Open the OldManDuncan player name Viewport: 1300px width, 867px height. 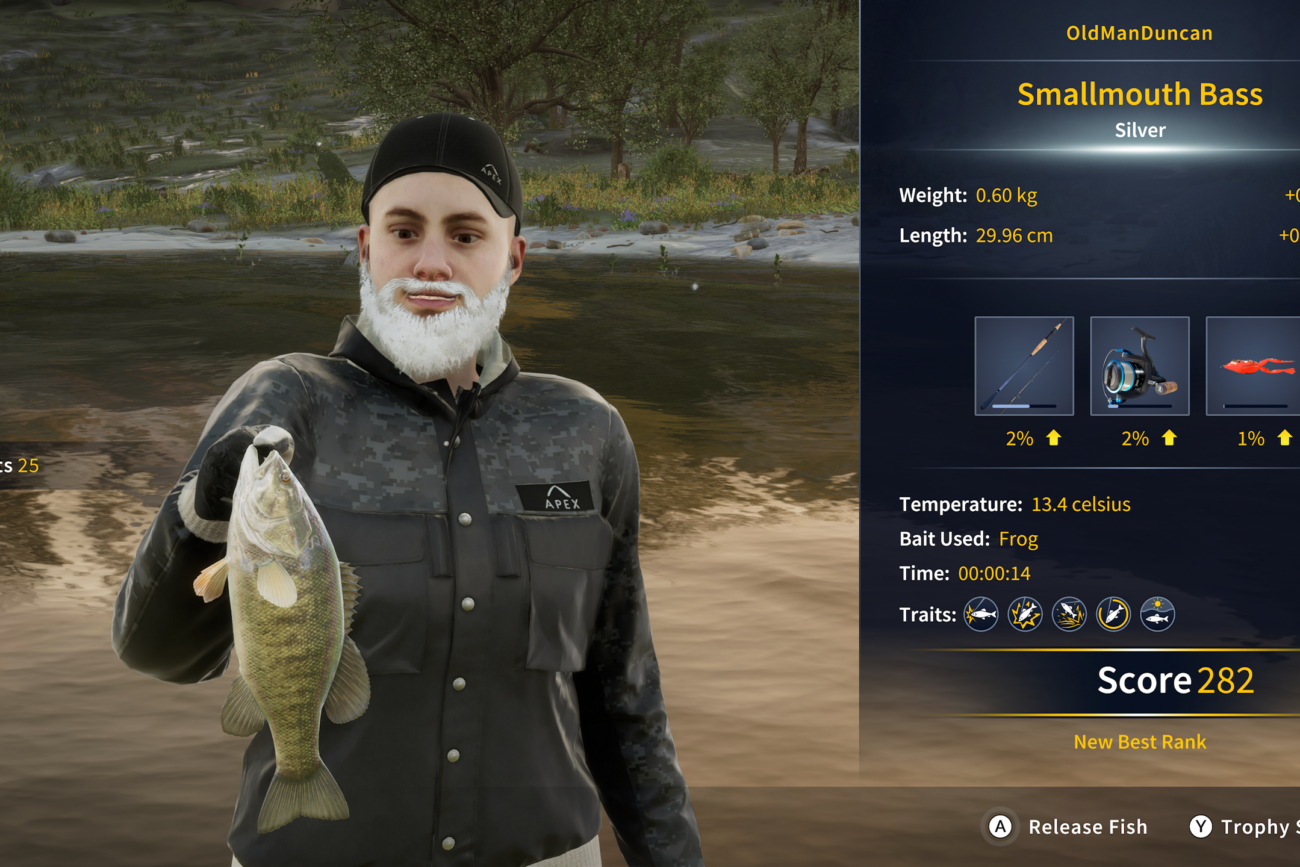1139,33
